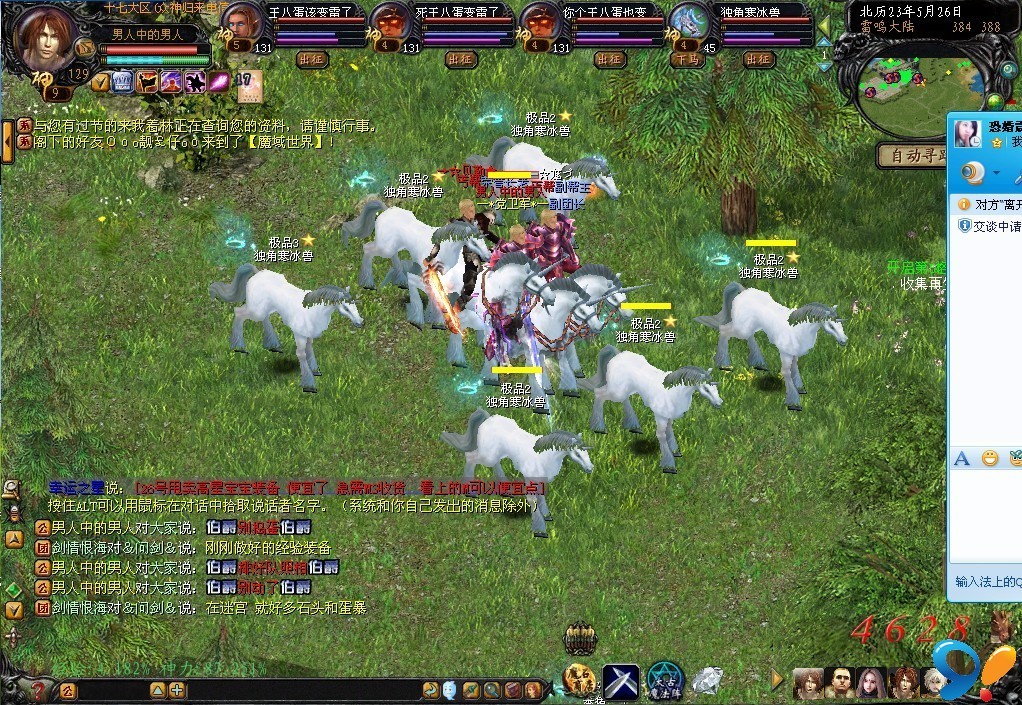1022x705 pixels.
Task: Select the 独角寒冰兽 pet portrait
Action: [x=688, y=20]
